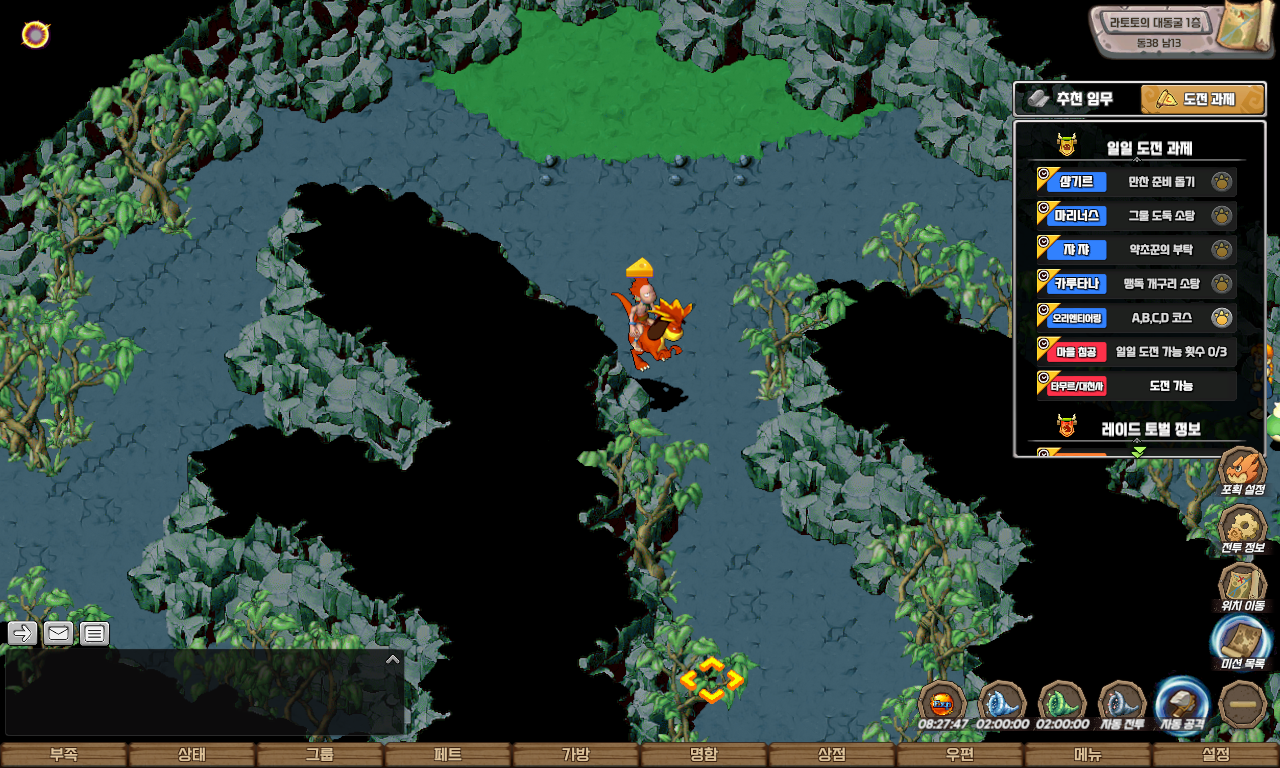Open the 미션 목록 mission list
This screenshot has height=768, width=1280.
(x=1242, y=643)
